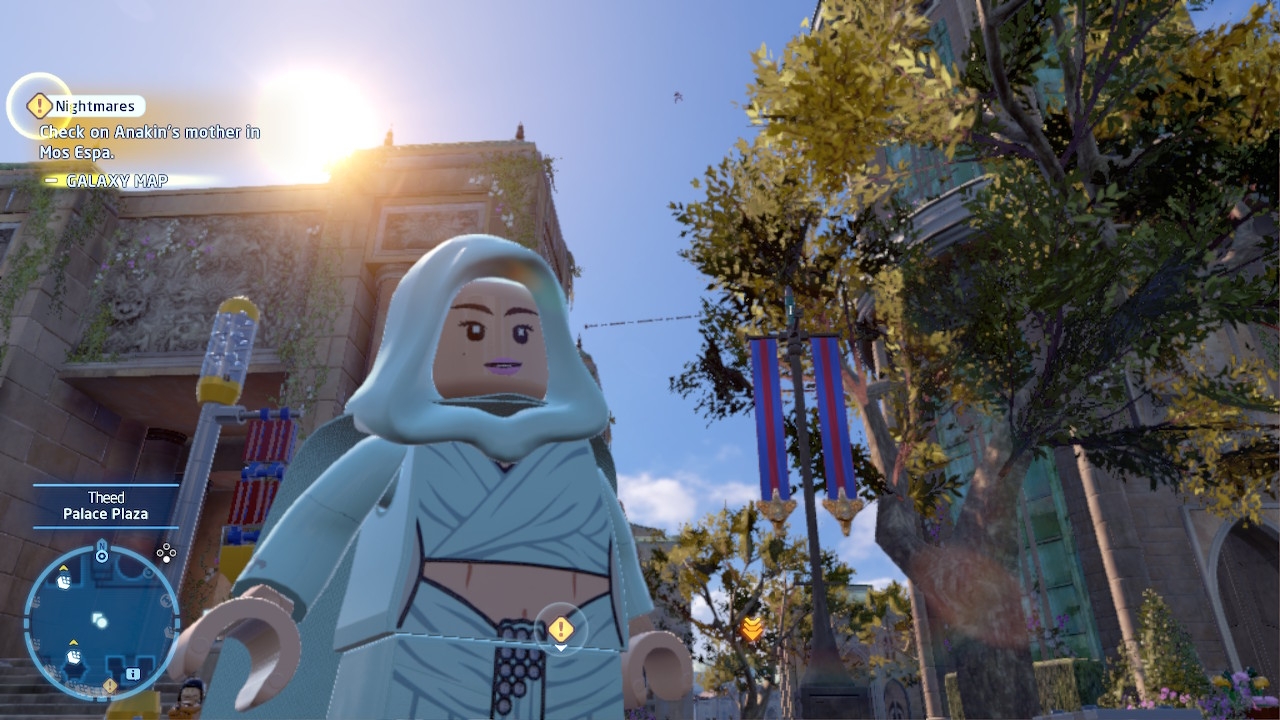The image size is (1280, 720).
Task: Click the info marker on the minimap
Action: tap(133, 674)
